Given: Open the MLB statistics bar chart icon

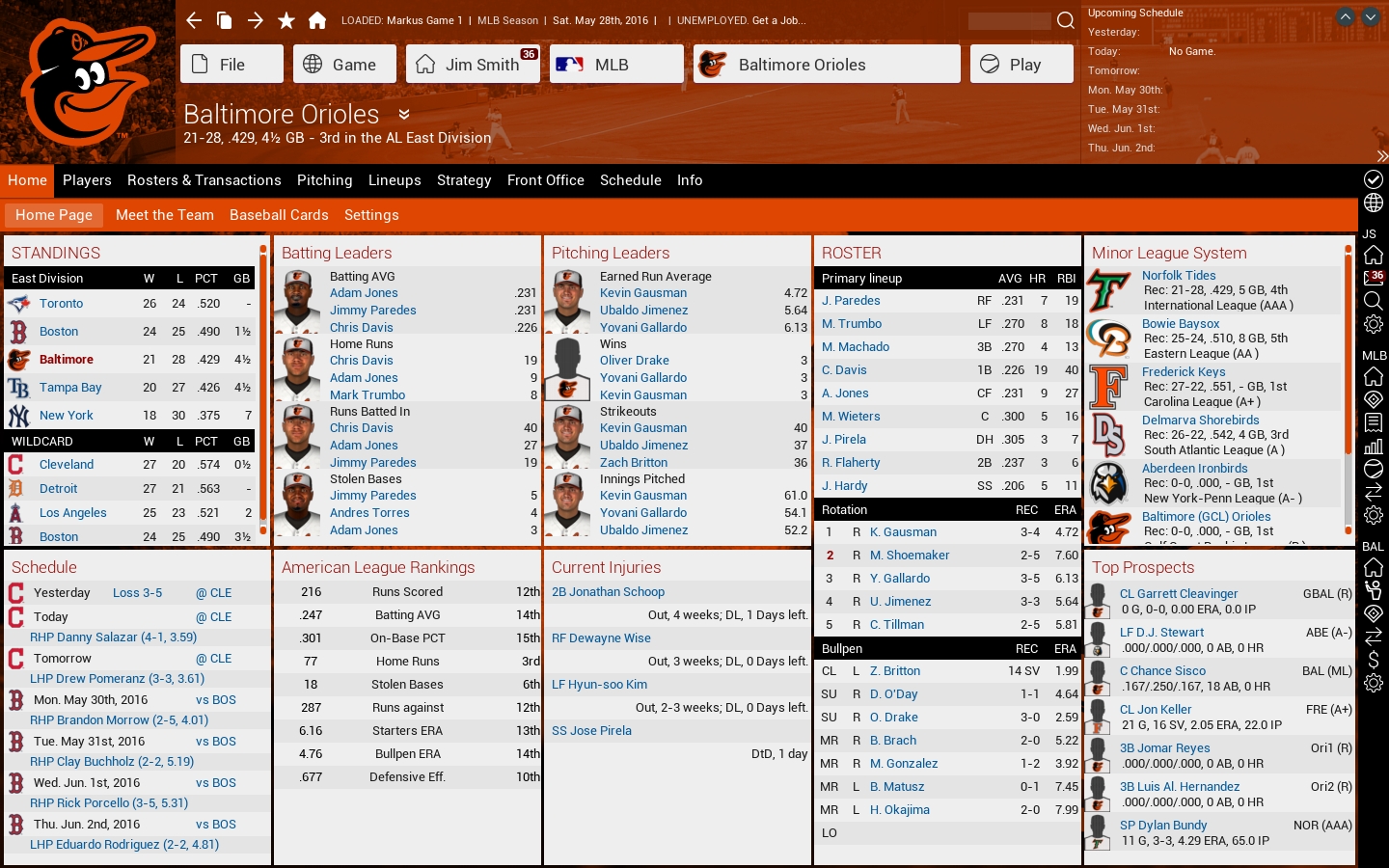Looking at the screenshot, I should click(x=1373, y=446).
